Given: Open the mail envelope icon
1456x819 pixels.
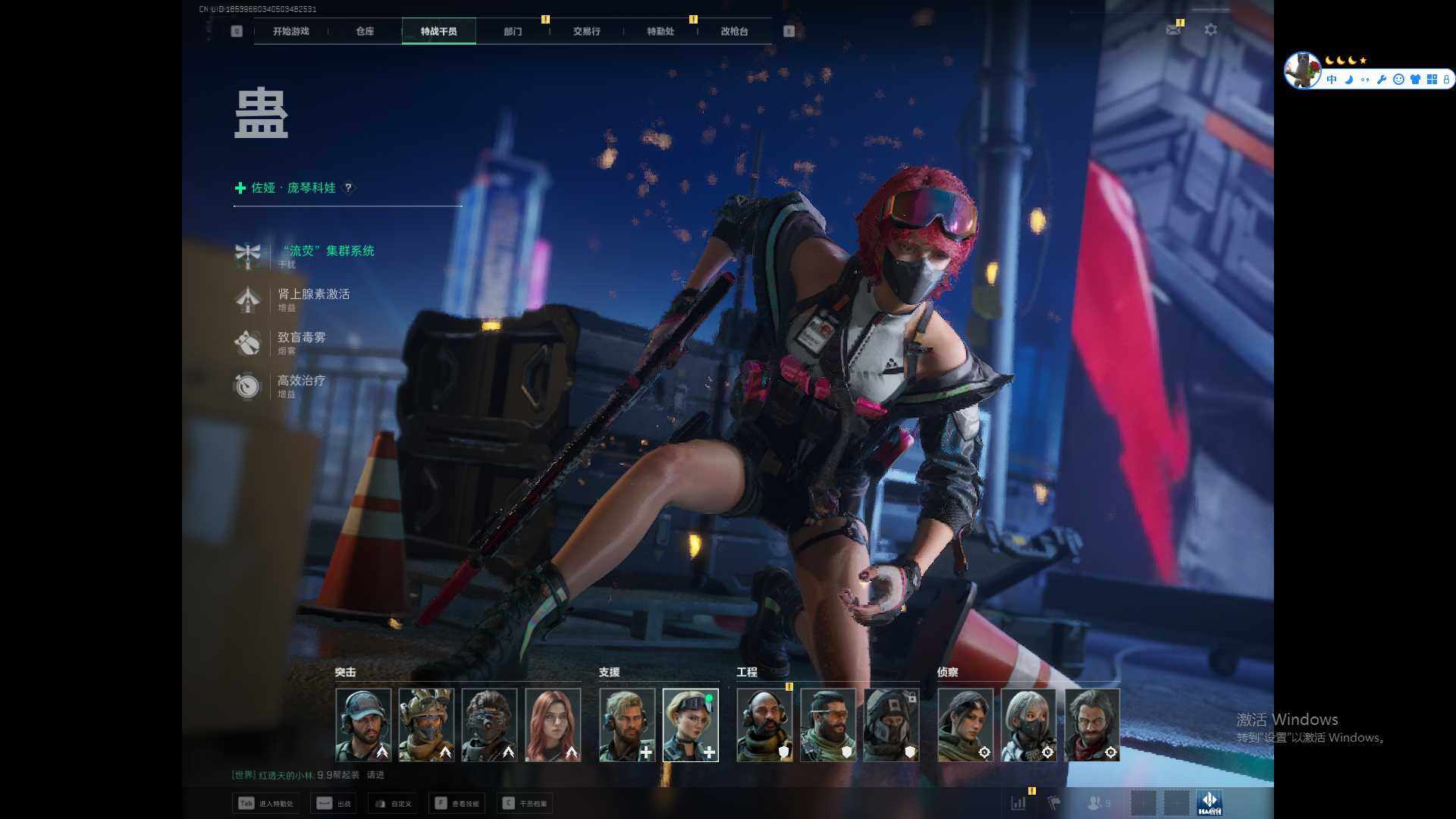Looking at the screenshot, I should (x=1173, y=30).
